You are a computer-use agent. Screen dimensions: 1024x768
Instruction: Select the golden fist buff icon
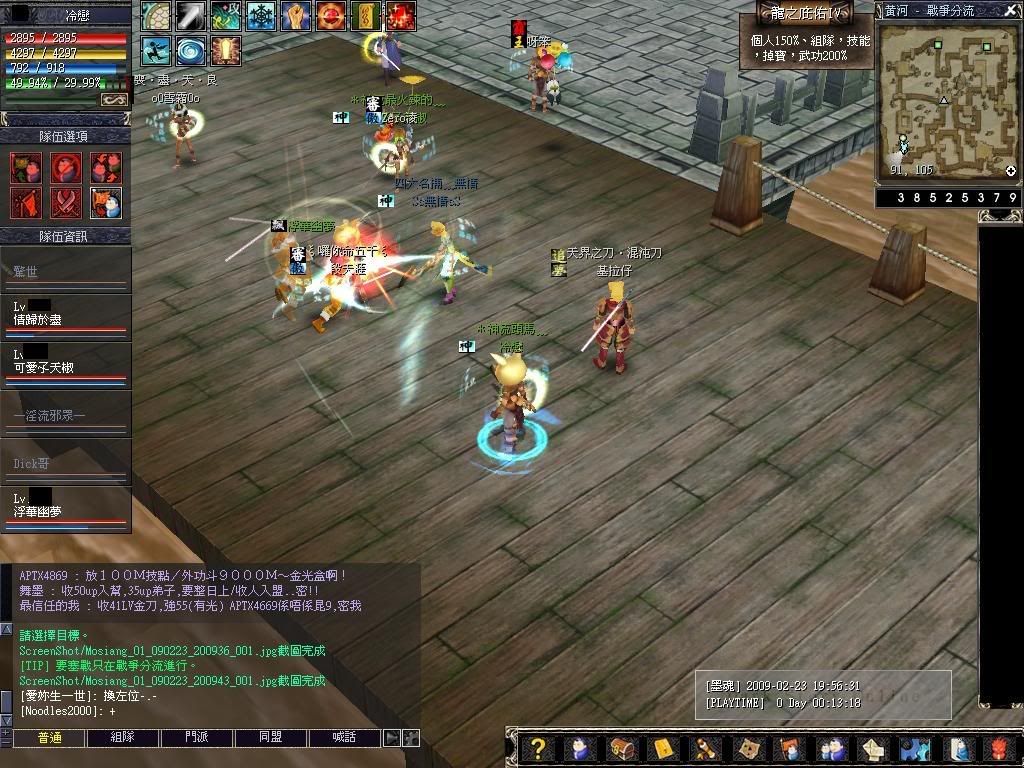(295, 16)
